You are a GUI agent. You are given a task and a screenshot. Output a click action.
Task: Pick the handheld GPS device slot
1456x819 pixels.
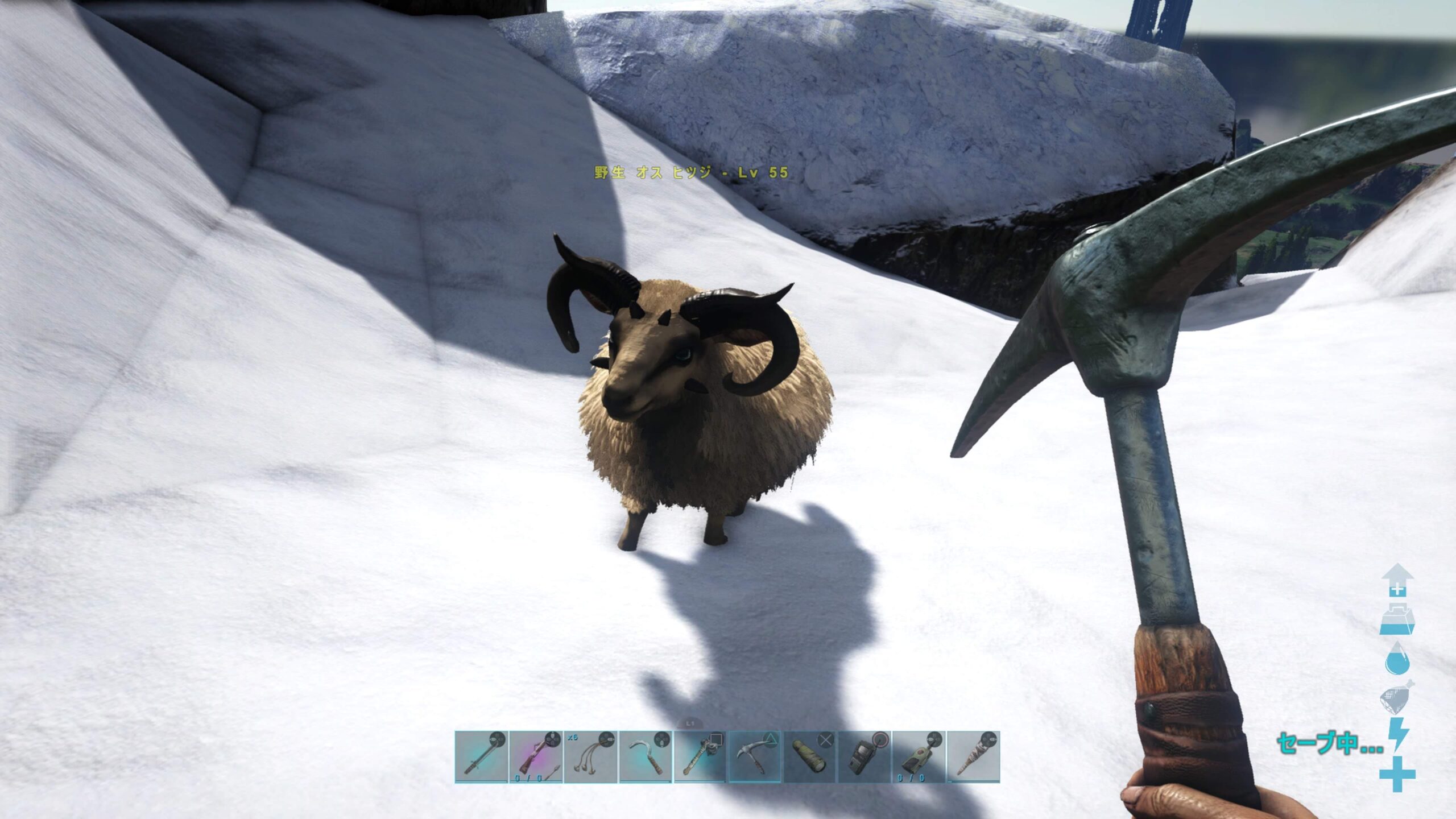coord(864,757)
